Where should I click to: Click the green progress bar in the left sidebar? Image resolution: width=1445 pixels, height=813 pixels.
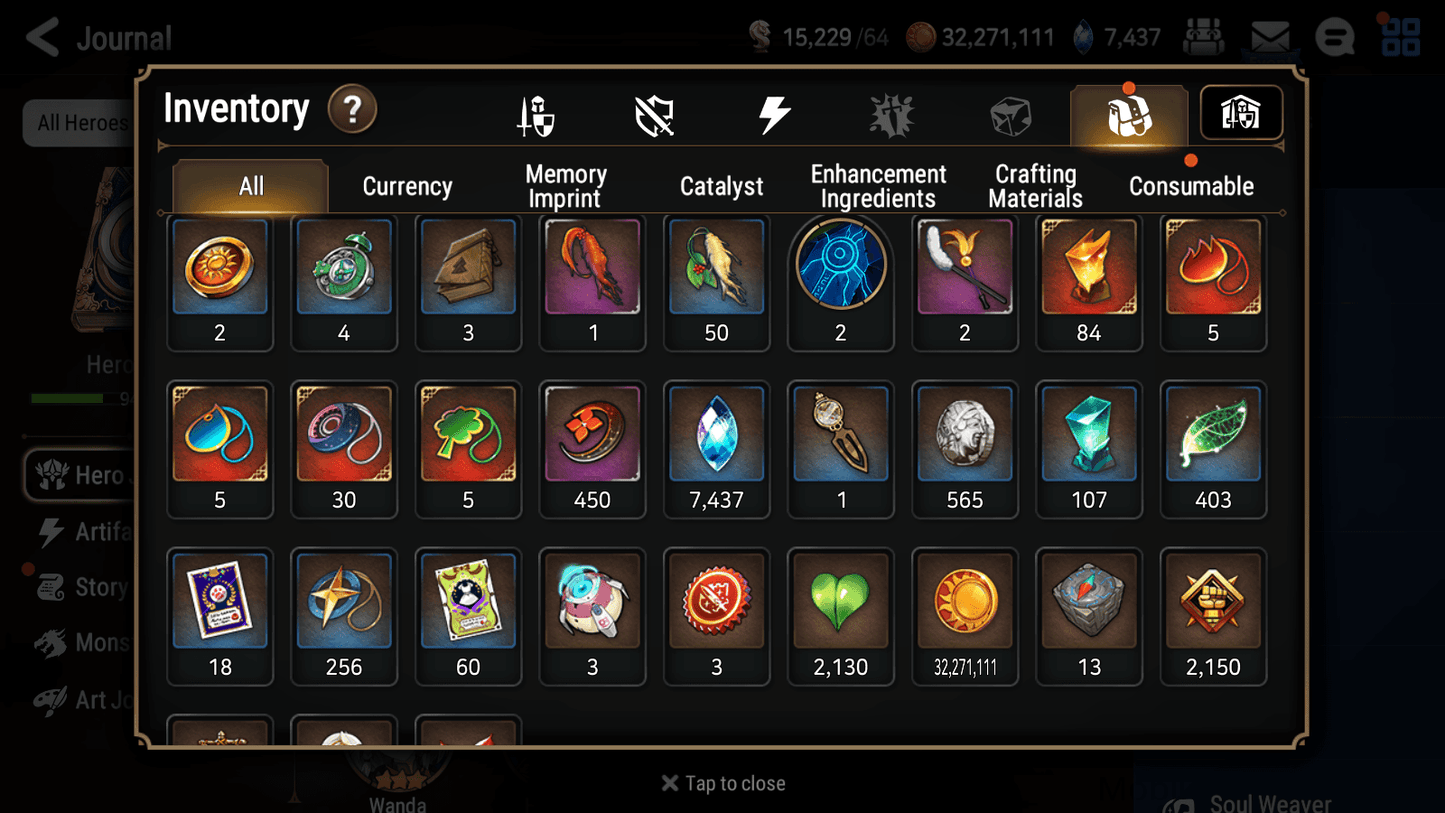(68, 398)
